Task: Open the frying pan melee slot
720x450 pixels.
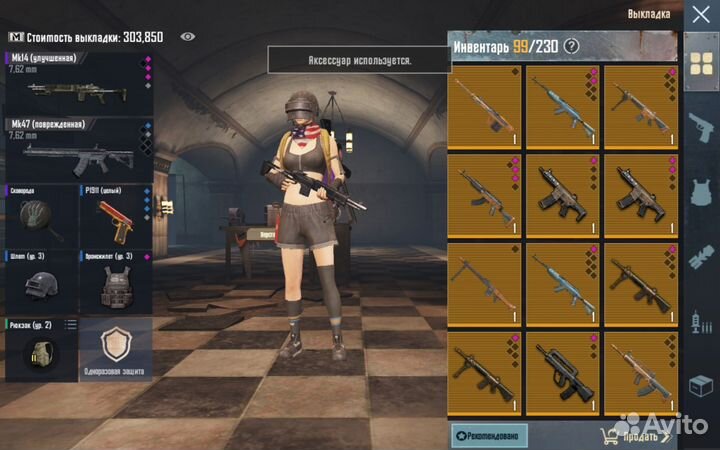Action: (x=40, y=214)
